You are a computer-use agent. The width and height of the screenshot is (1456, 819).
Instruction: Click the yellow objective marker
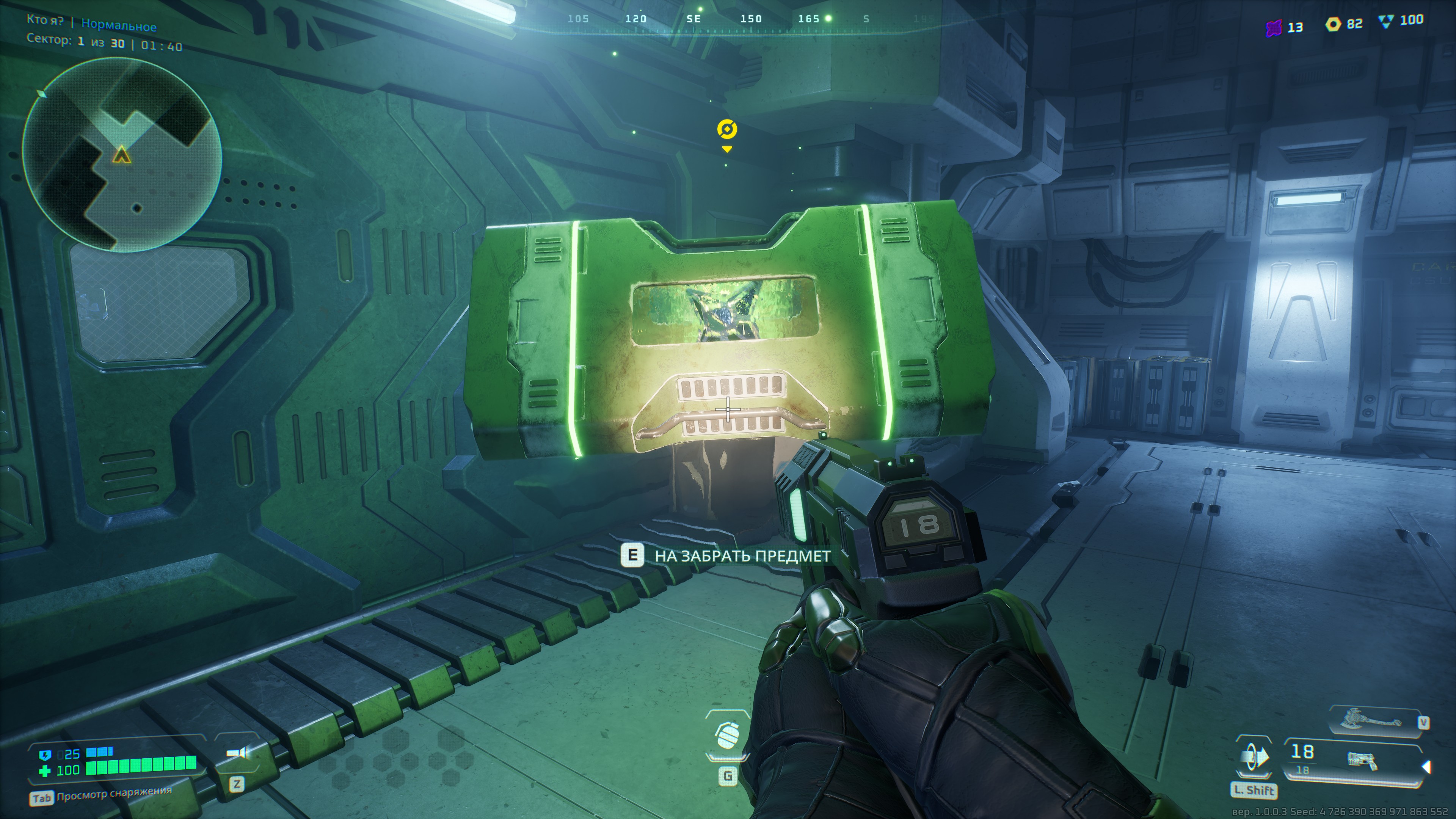[727, 129]
